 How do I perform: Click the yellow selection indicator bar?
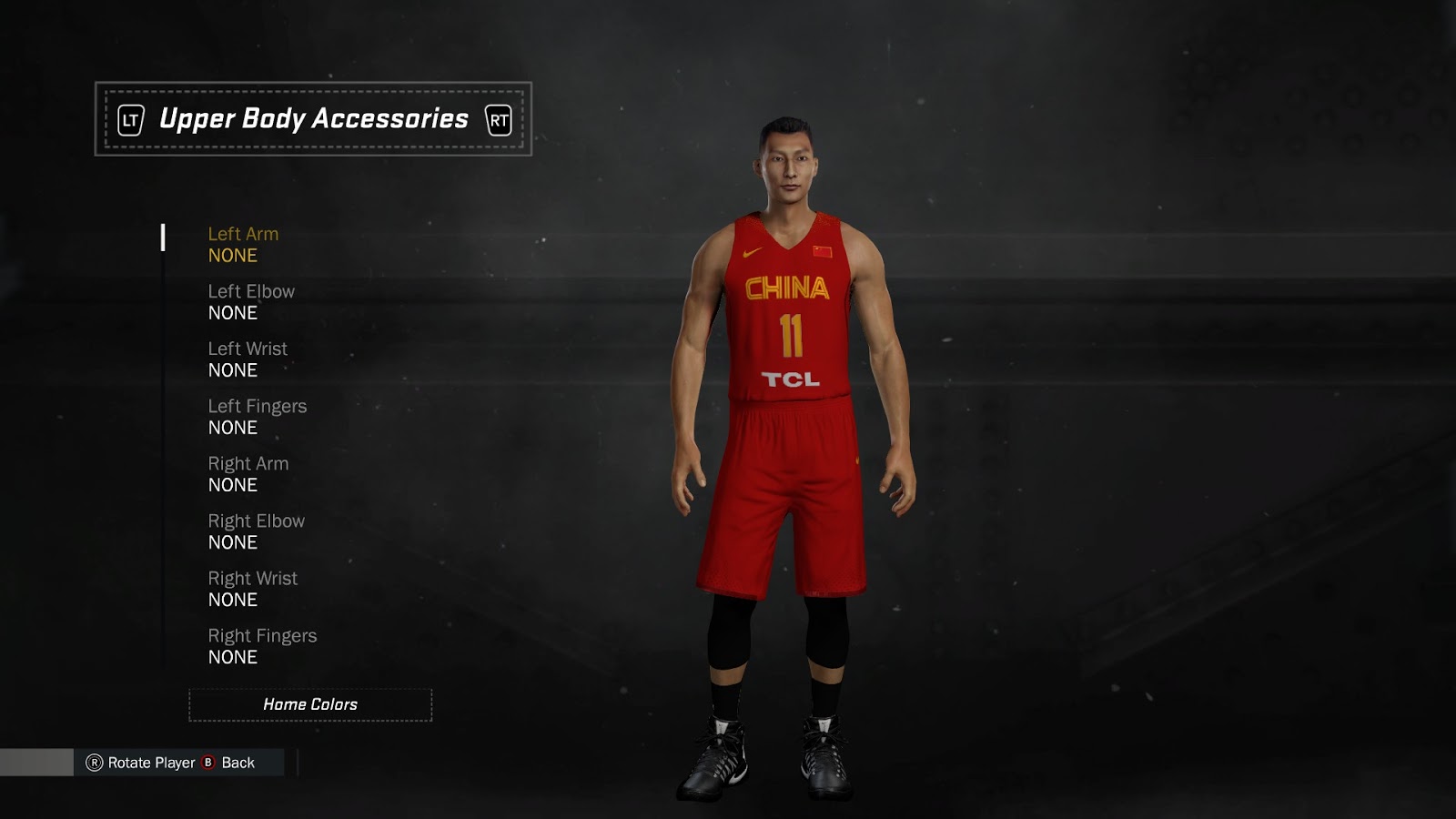click(x=164, y=239)
